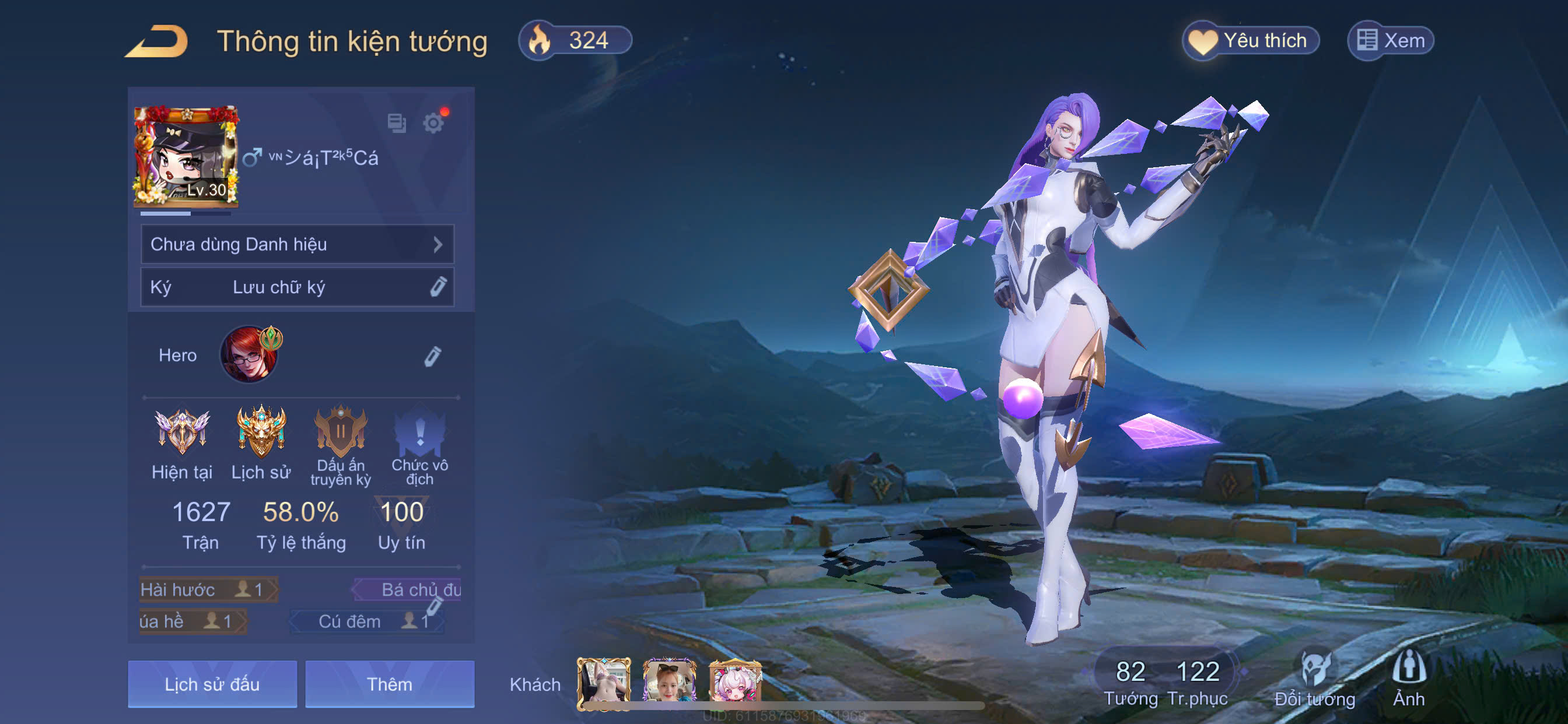
Task: Edit the favorite Hero selection
Action: coord(432,357)
